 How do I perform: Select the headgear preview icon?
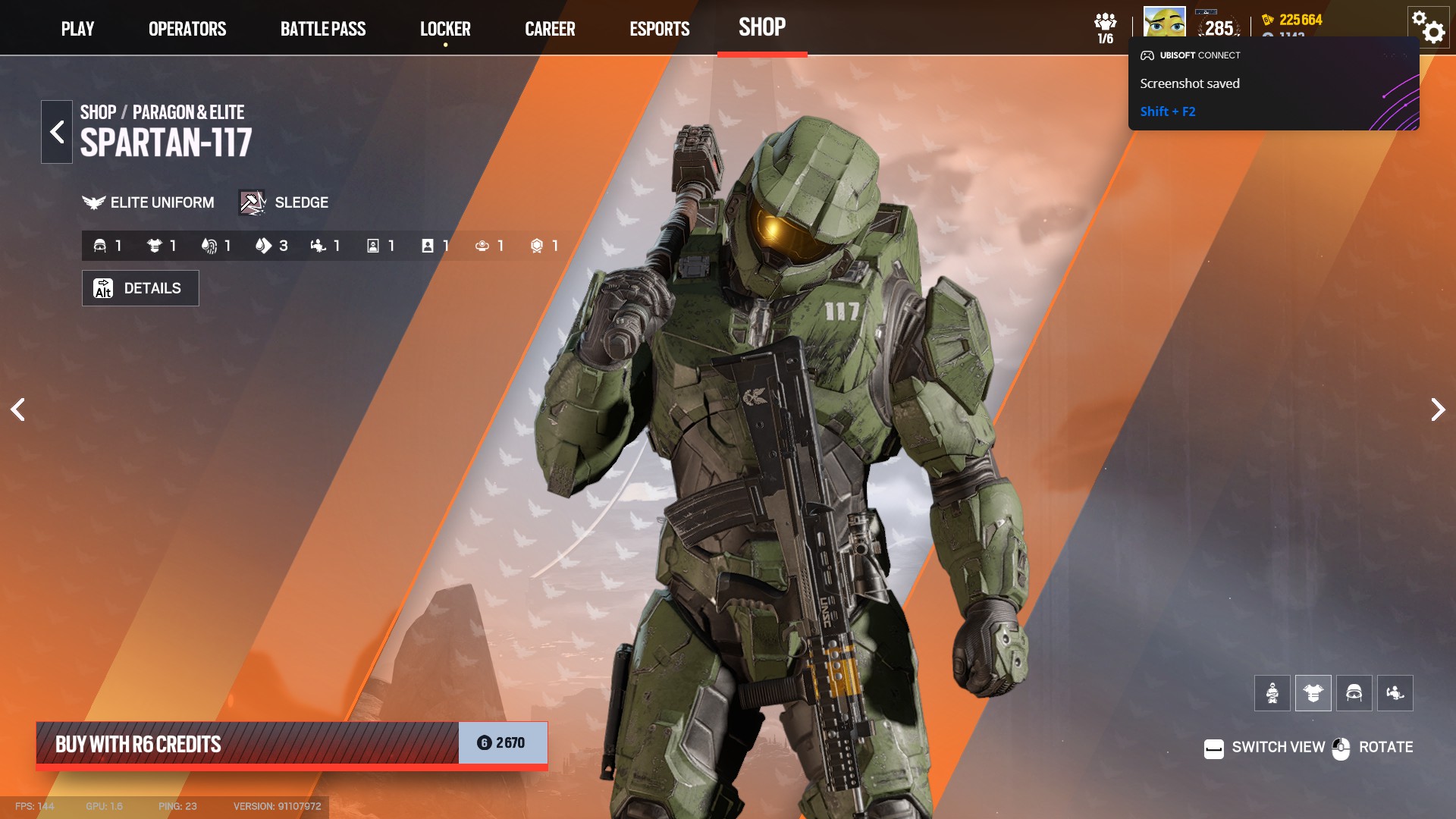[x=1354, y=692]
